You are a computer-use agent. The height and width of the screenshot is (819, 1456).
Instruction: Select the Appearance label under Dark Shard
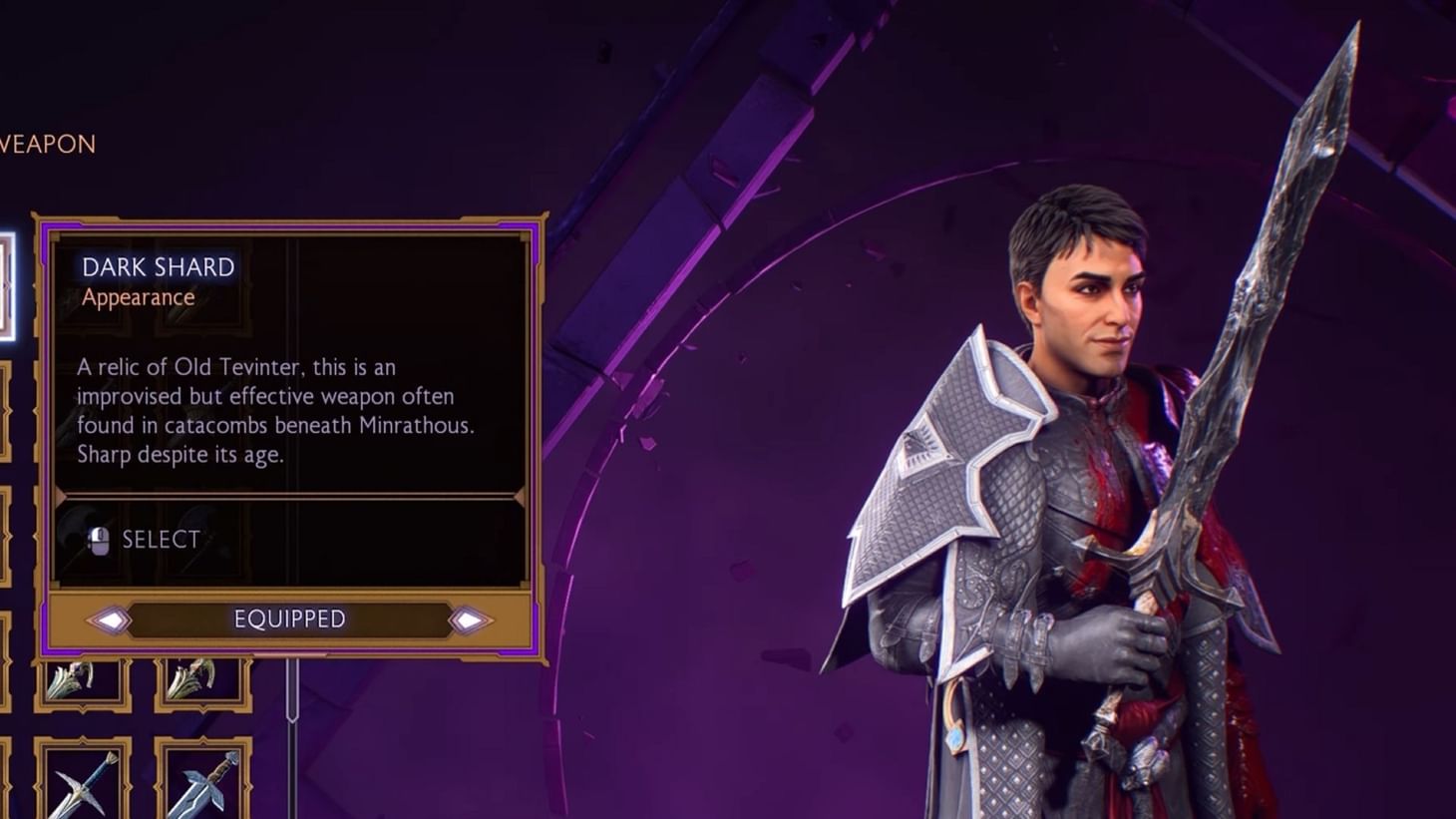137,297
